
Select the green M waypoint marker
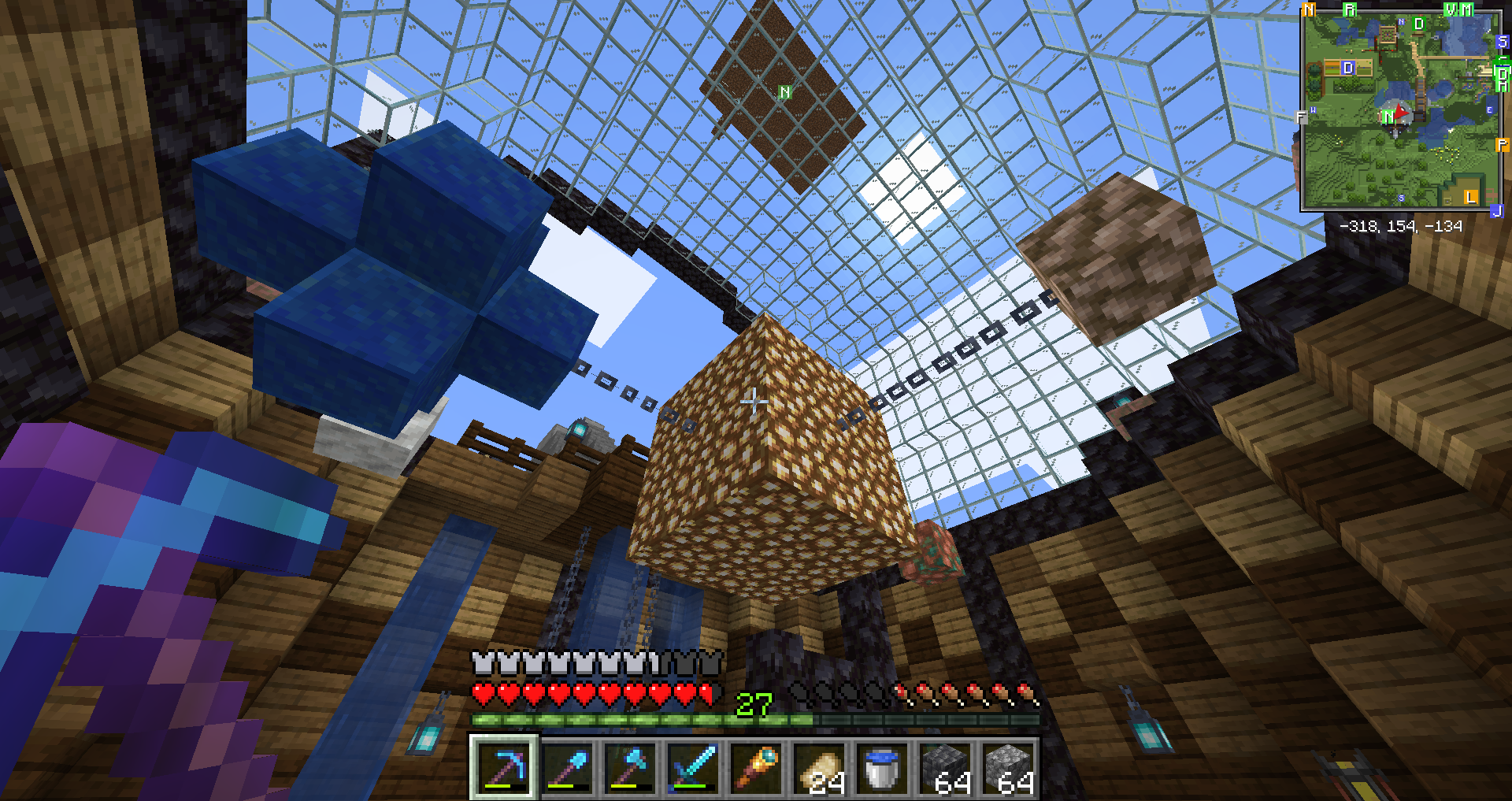(x=1466, y=10)
